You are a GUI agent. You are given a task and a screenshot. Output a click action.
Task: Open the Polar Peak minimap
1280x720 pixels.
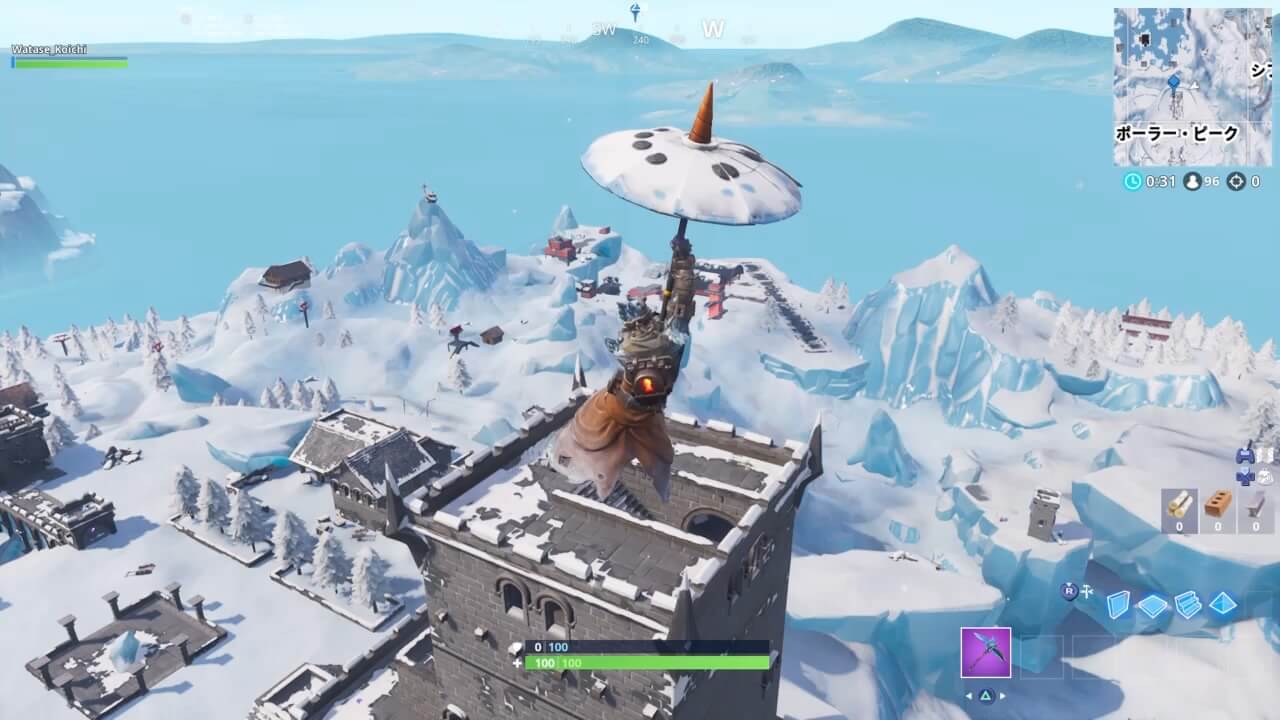pyautogui.click(x=1178, y=87)
